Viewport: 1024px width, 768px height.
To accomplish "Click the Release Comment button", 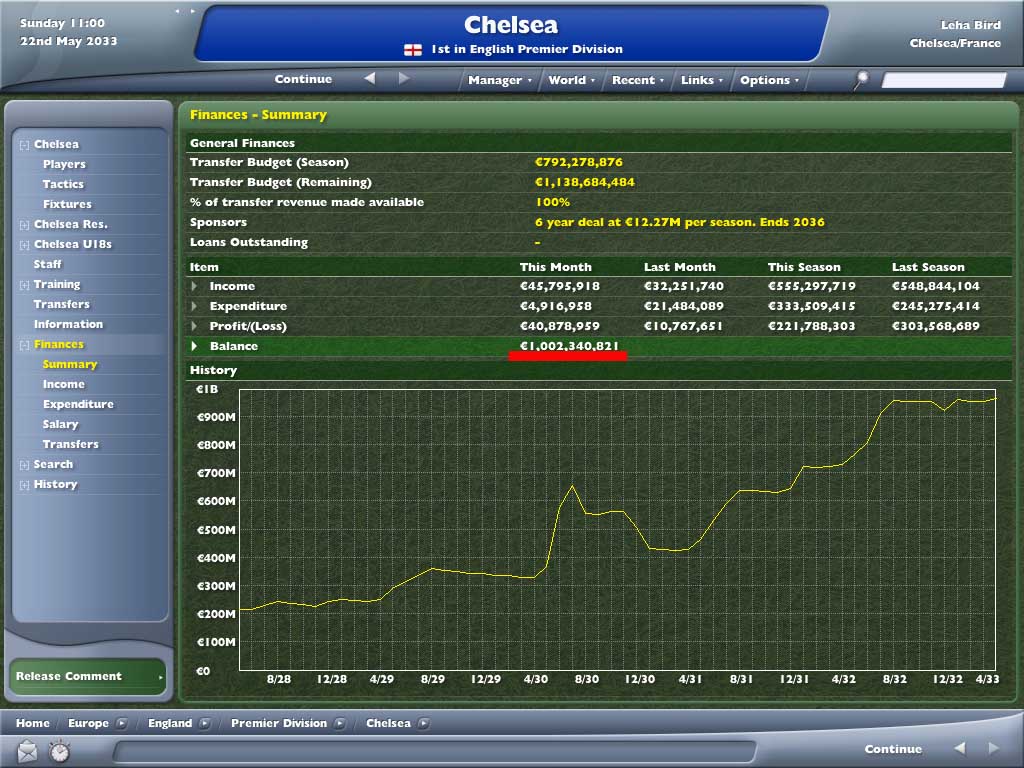I will (86, 676).
